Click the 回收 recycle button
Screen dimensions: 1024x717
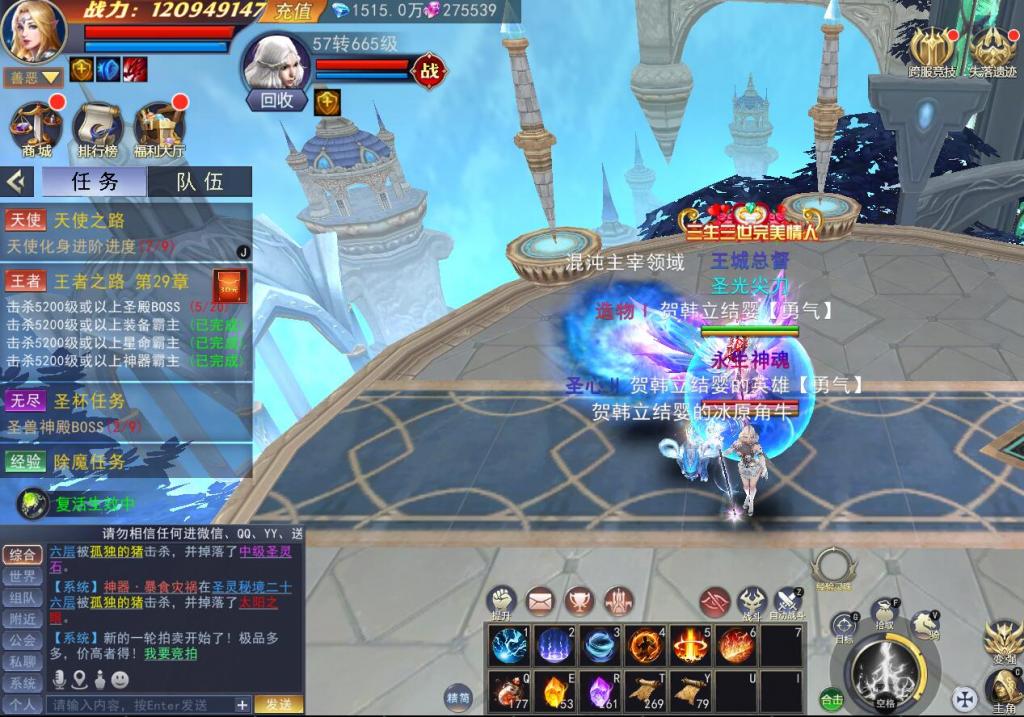click(277, 100)
